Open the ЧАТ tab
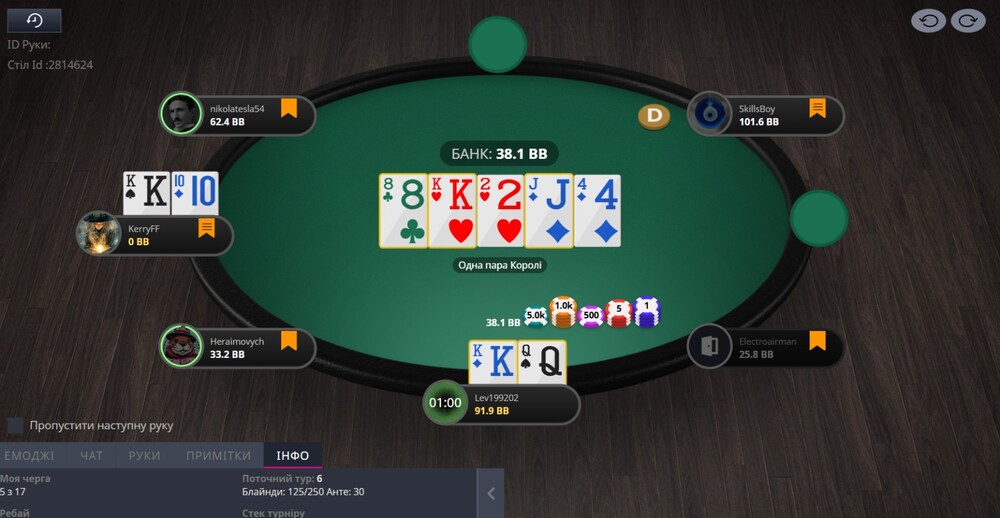1000x518 pixels. pos(91,456)
